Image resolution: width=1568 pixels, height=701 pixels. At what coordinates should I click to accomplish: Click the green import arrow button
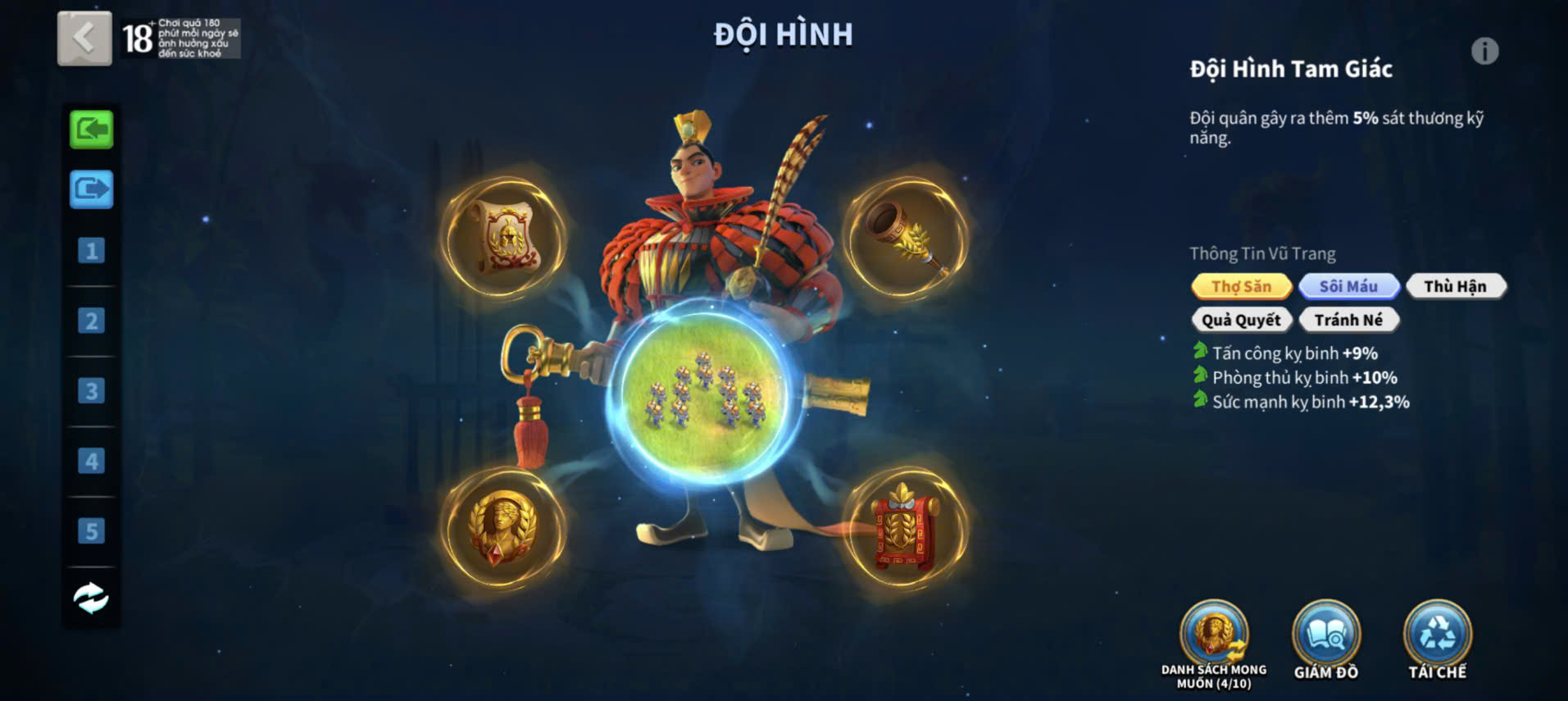(91, 130)
